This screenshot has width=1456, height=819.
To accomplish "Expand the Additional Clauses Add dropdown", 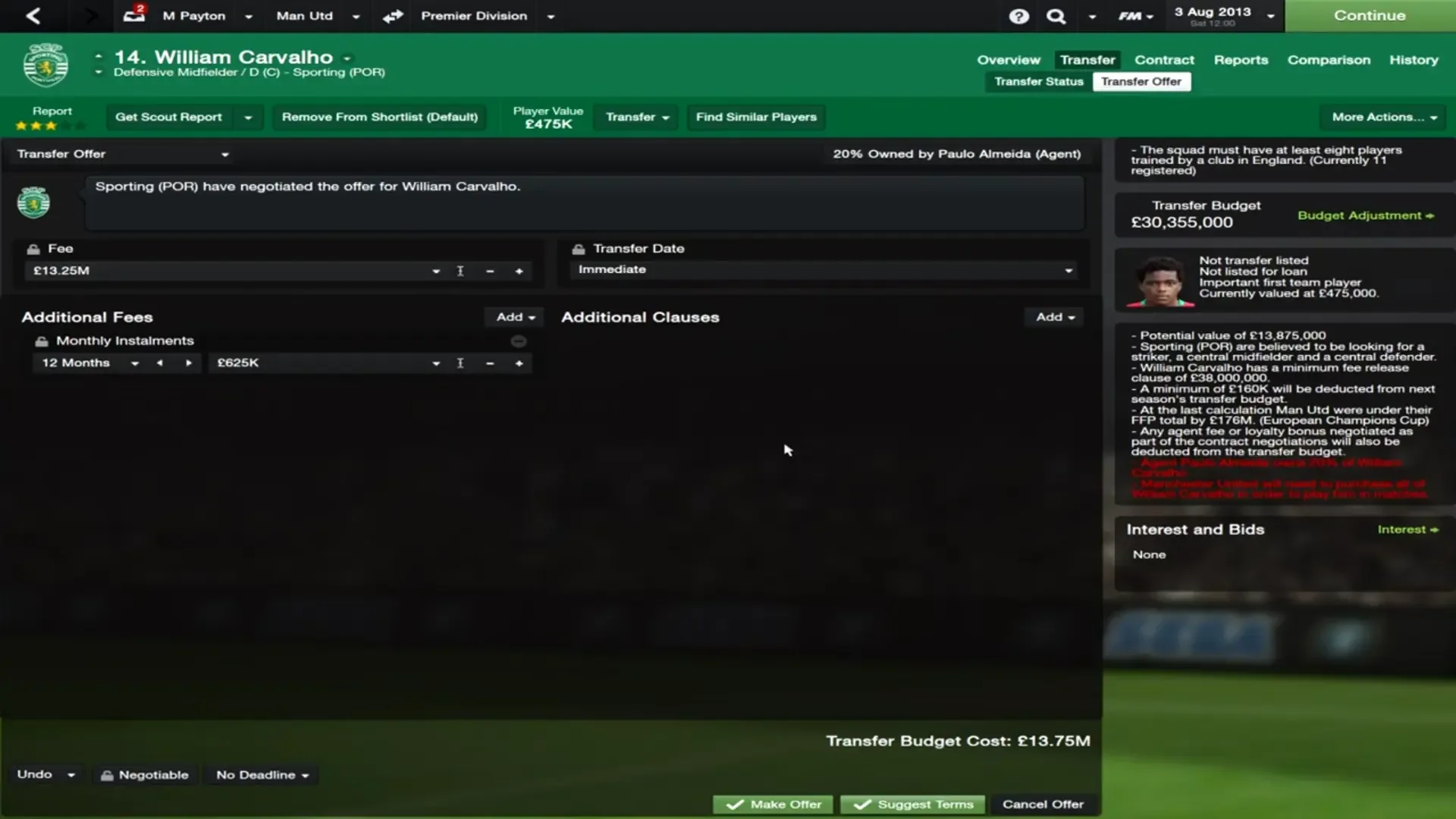I will (1054, 317).
